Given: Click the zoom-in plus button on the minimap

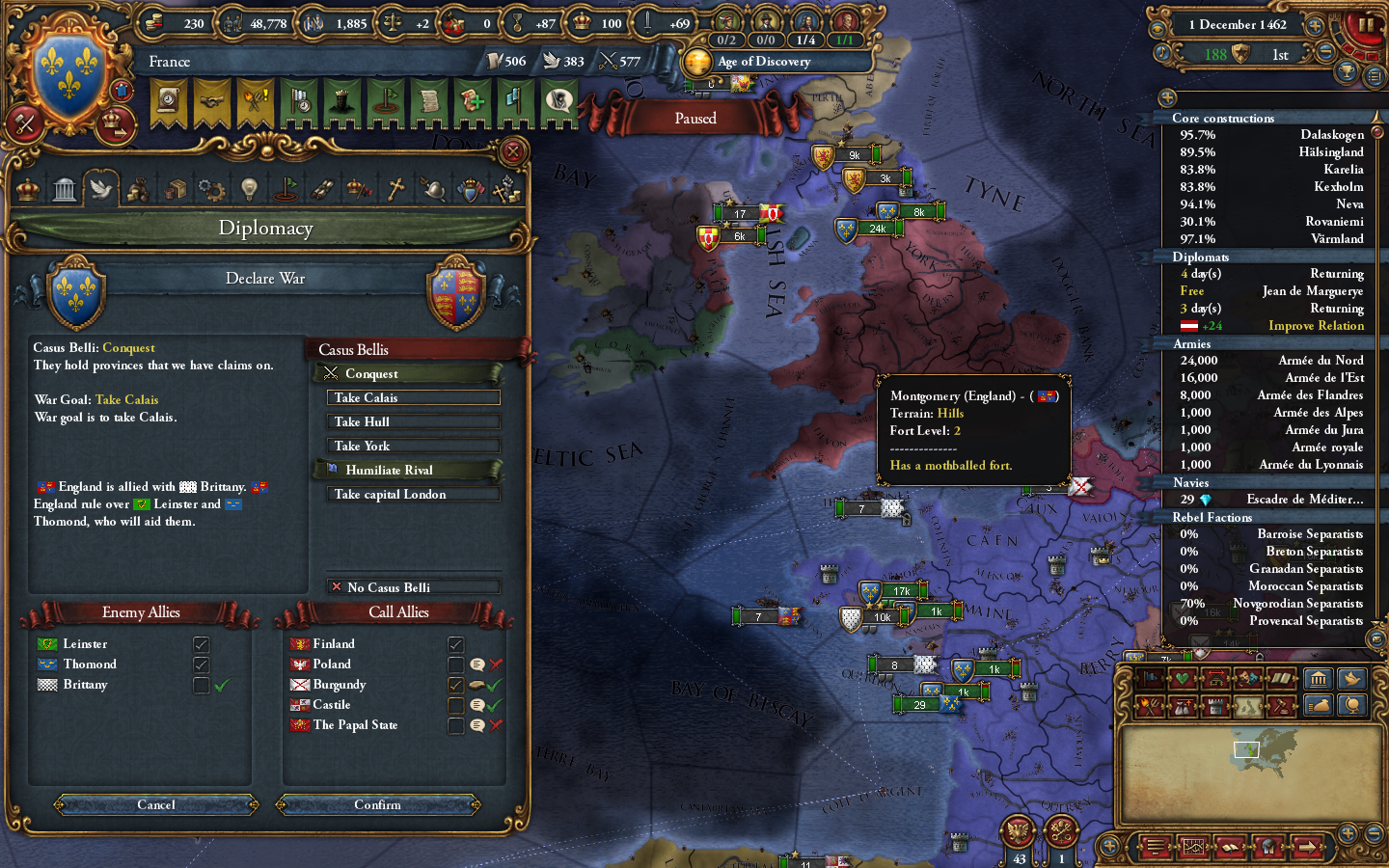Looking at the screenshot, I should tap(1348, 833).
